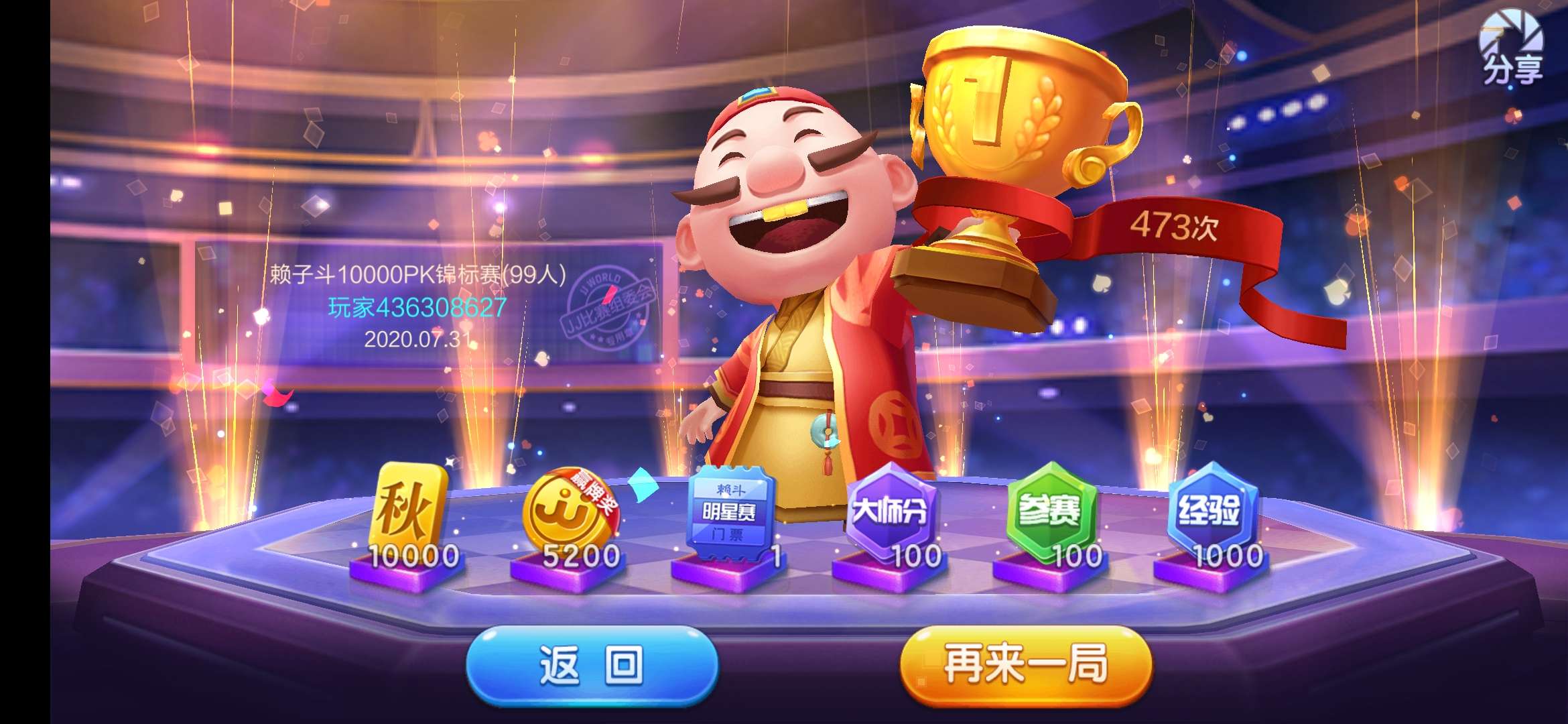The image size is (1568, 724).
Task: Open the 分享 share panel
Action: coord(1510,50)
